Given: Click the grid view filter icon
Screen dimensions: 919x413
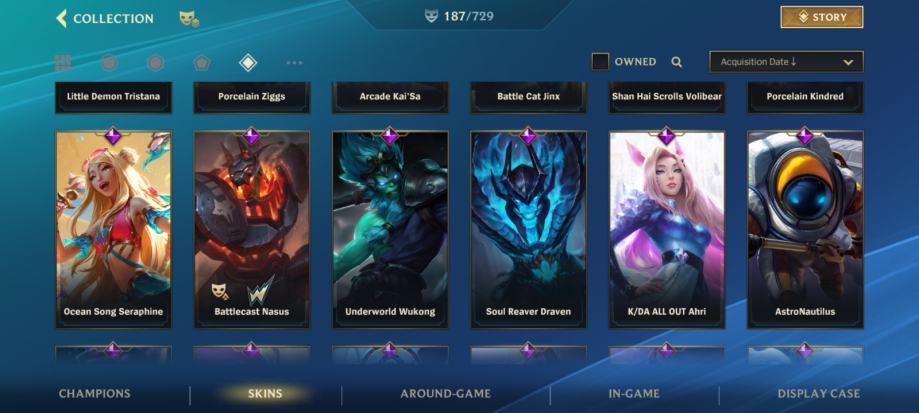Looking at the screenshot, I should 63,63.
